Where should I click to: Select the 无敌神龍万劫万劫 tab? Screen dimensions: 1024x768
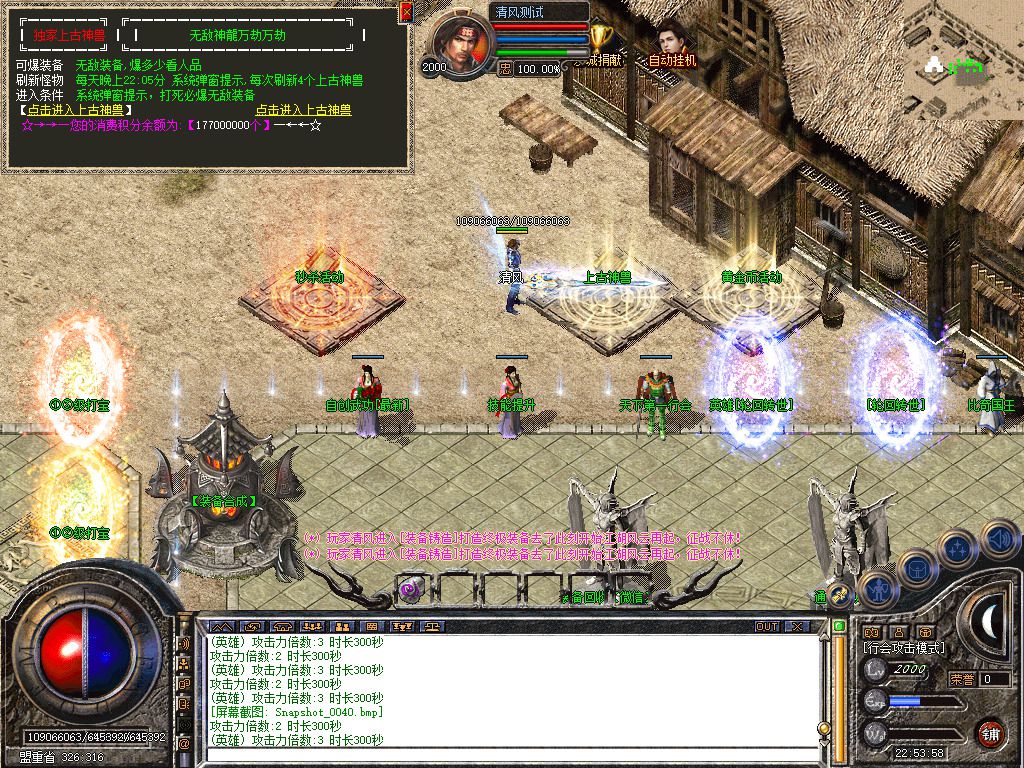pos(237,34)
